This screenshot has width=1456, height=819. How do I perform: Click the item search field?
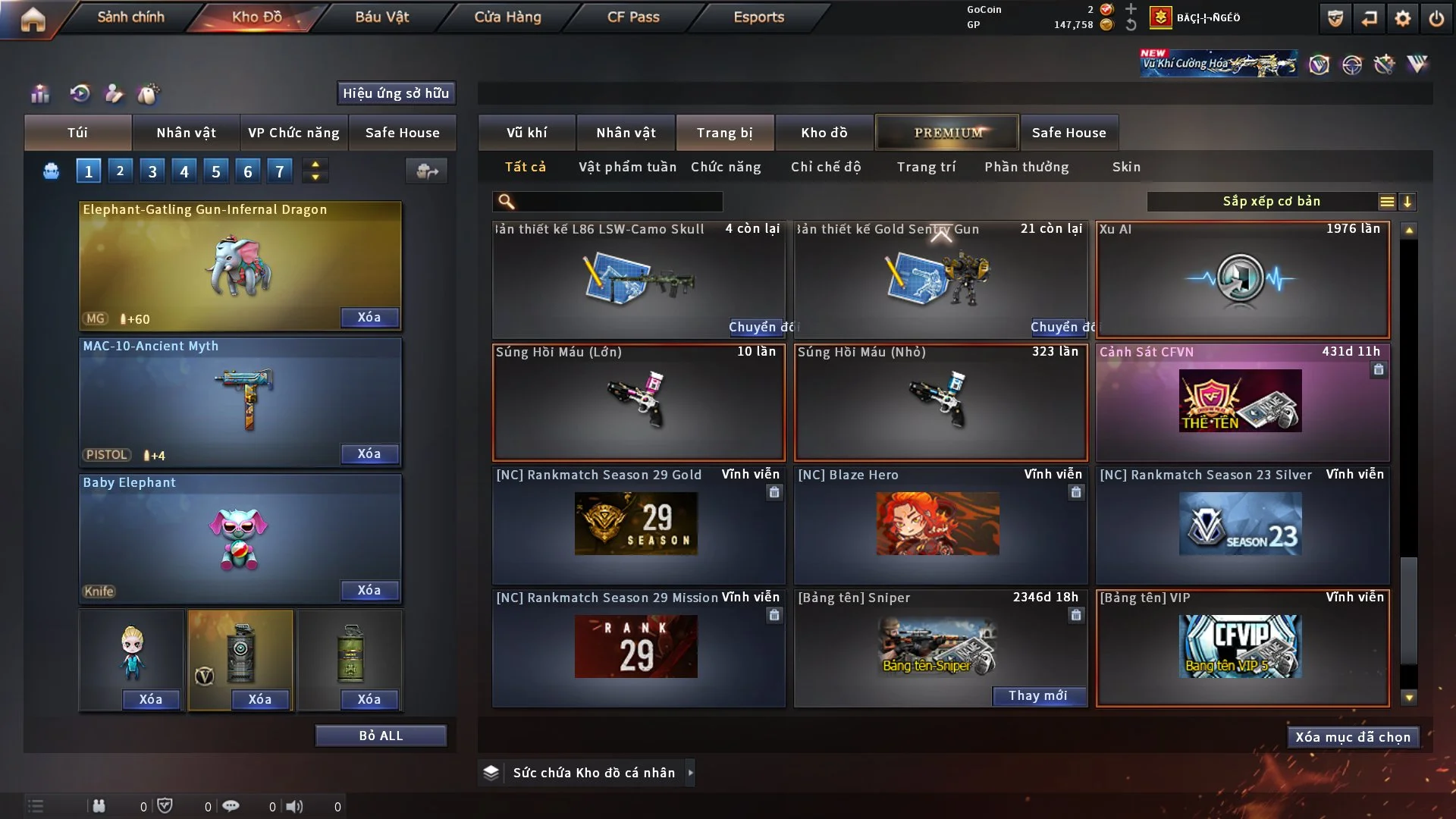point(618,202)
